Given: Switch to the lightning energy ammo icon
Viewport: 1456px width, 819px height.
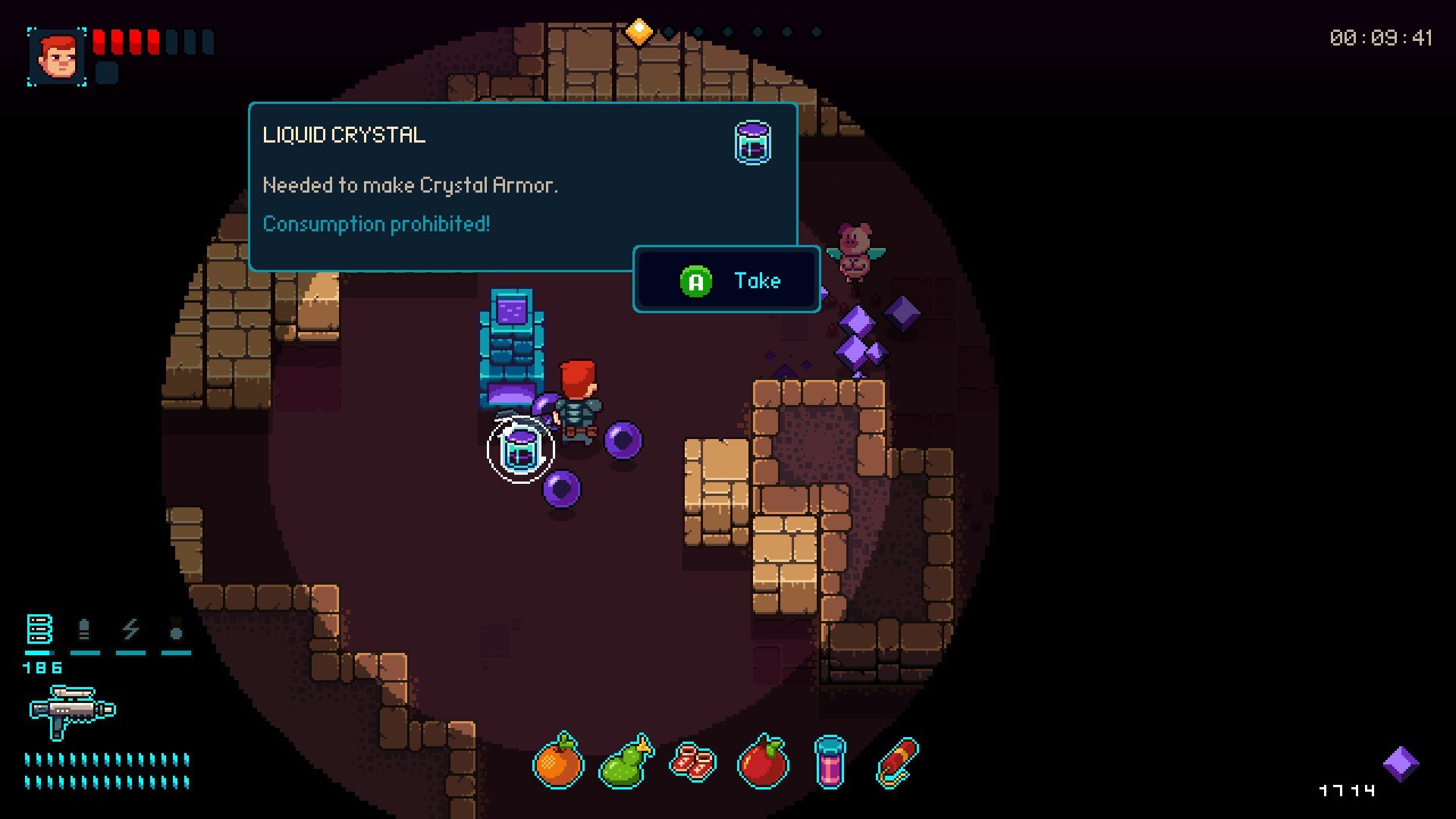Looking at the screenshot, I should [130, 629].
